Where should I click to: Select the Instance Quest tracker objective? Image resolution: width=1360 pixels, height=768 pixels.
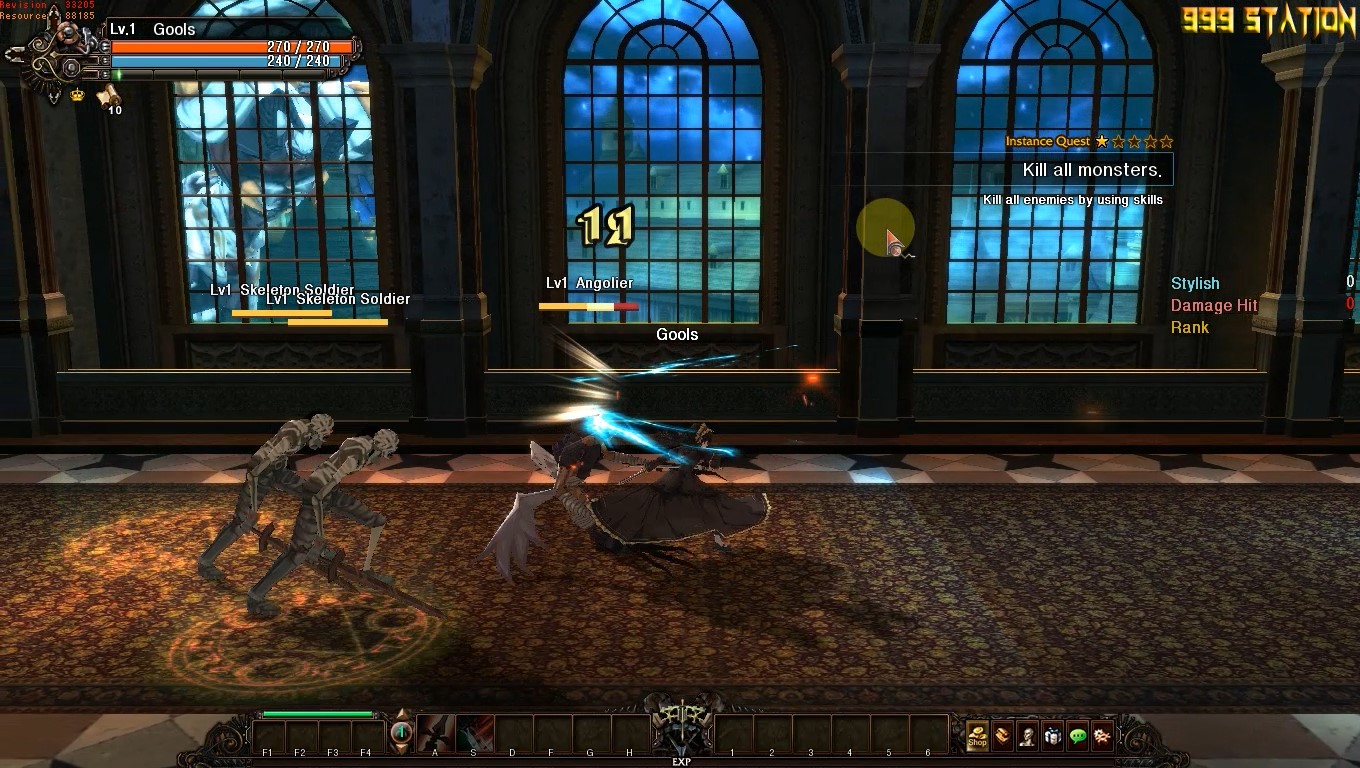coord(1091,170)
